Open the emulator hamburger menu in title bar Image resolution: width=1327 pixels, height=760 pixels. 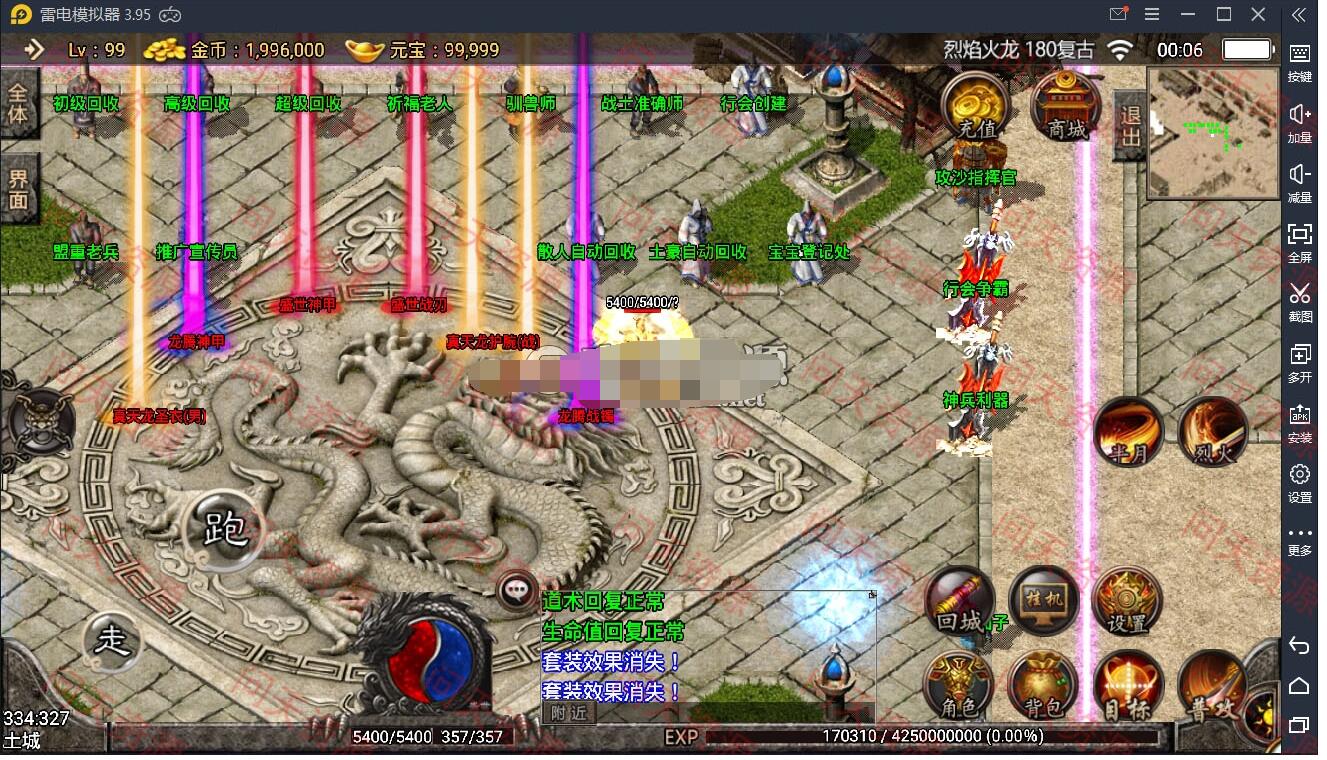pos(1152,14)
